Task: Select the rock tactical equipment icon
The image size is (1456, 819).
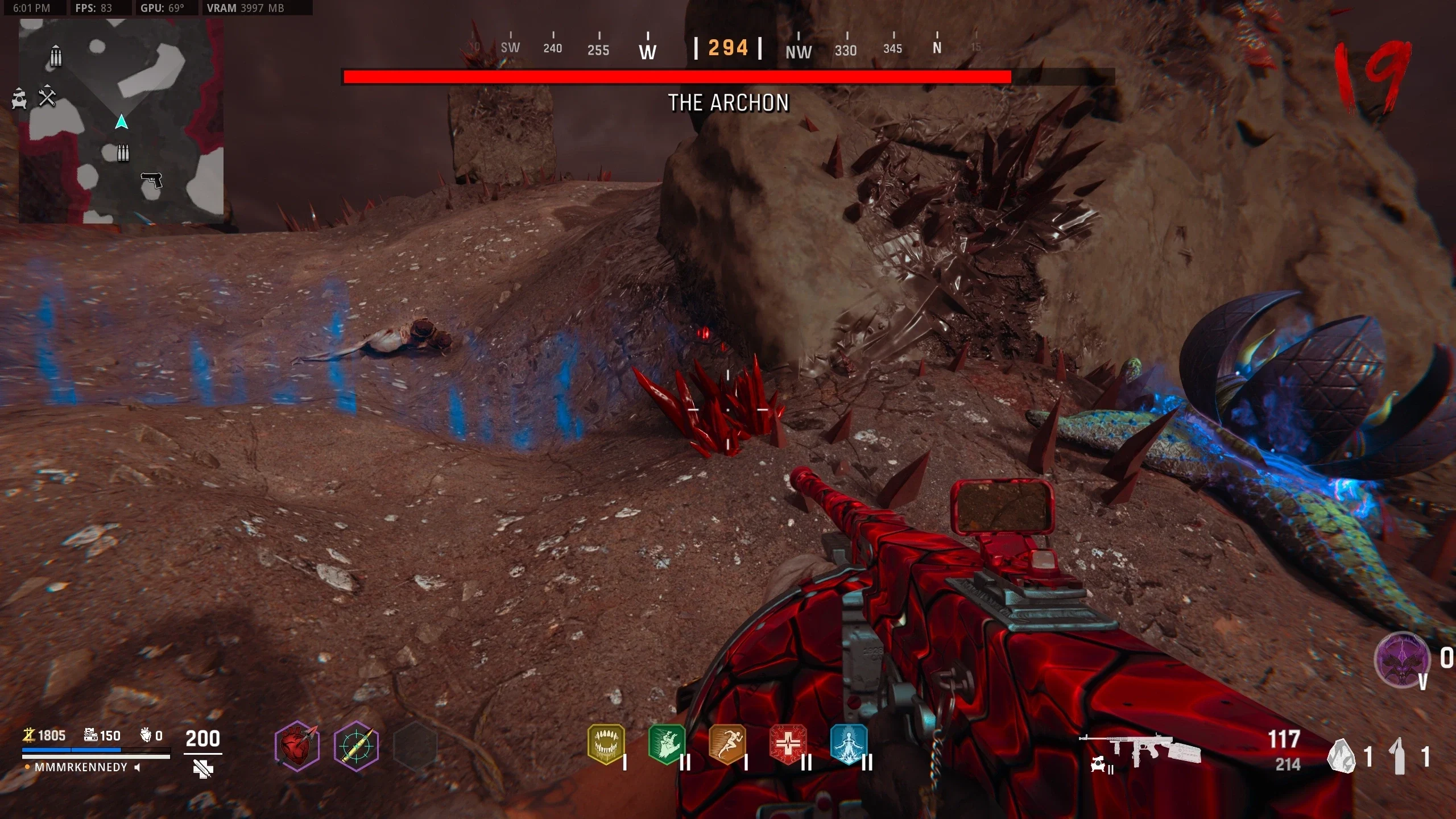Action: [1342, 756]
